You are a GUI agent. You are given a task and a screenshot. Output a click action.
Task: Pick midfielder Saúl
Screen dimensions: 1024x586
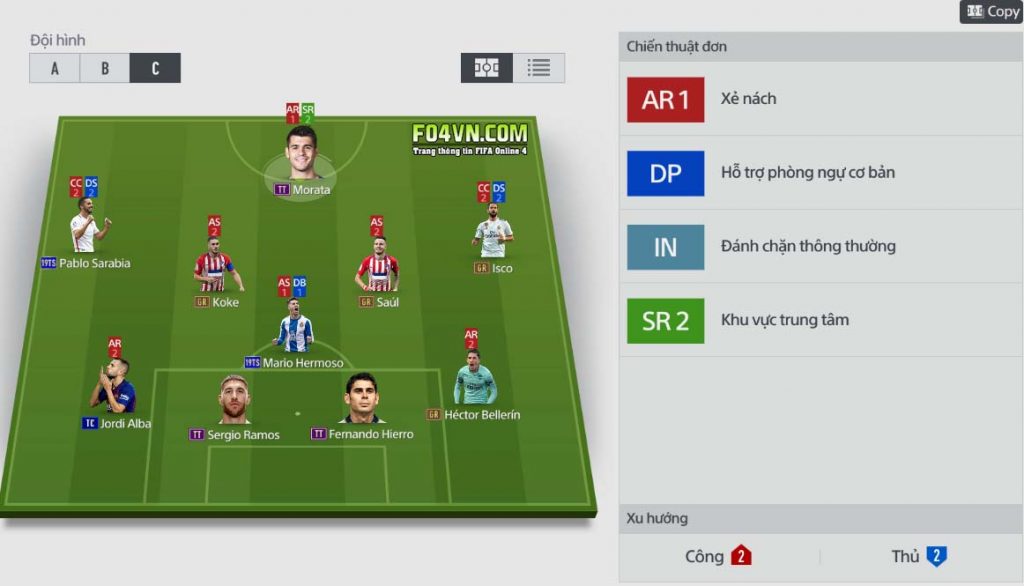pyautogui.click(x=377, y=269)
